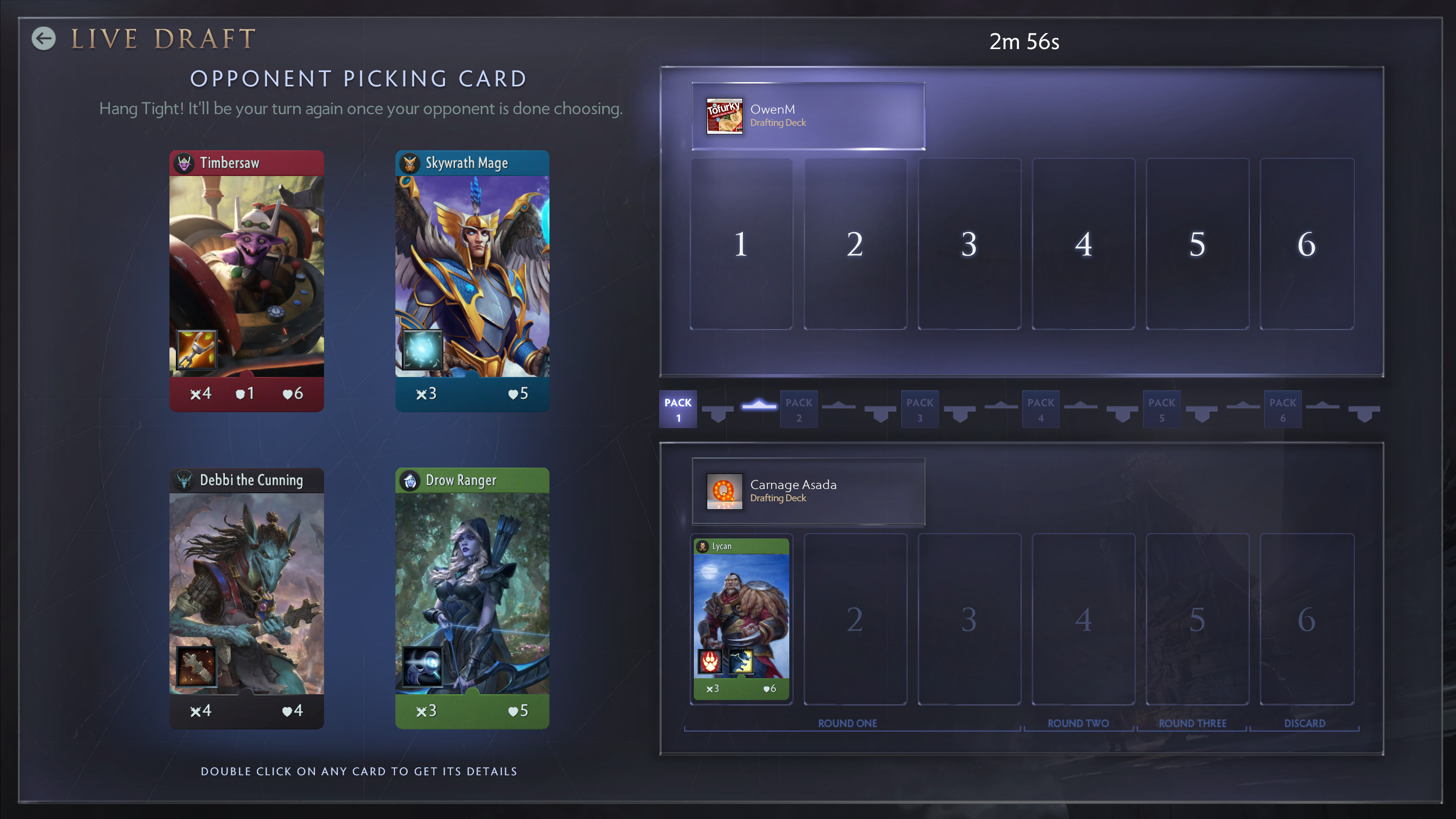Open Drow Ranger's Frost Arrows ability icon

tap(422, 669)
